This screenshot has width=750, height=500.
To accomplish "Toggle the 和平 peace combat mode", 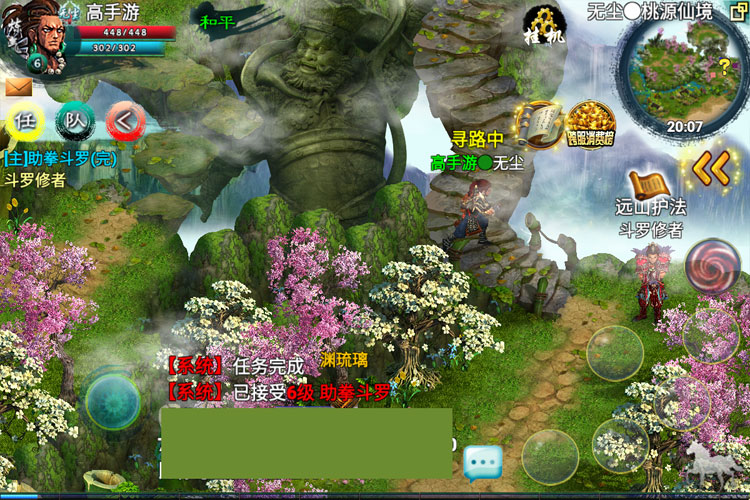I will [217, 21].
